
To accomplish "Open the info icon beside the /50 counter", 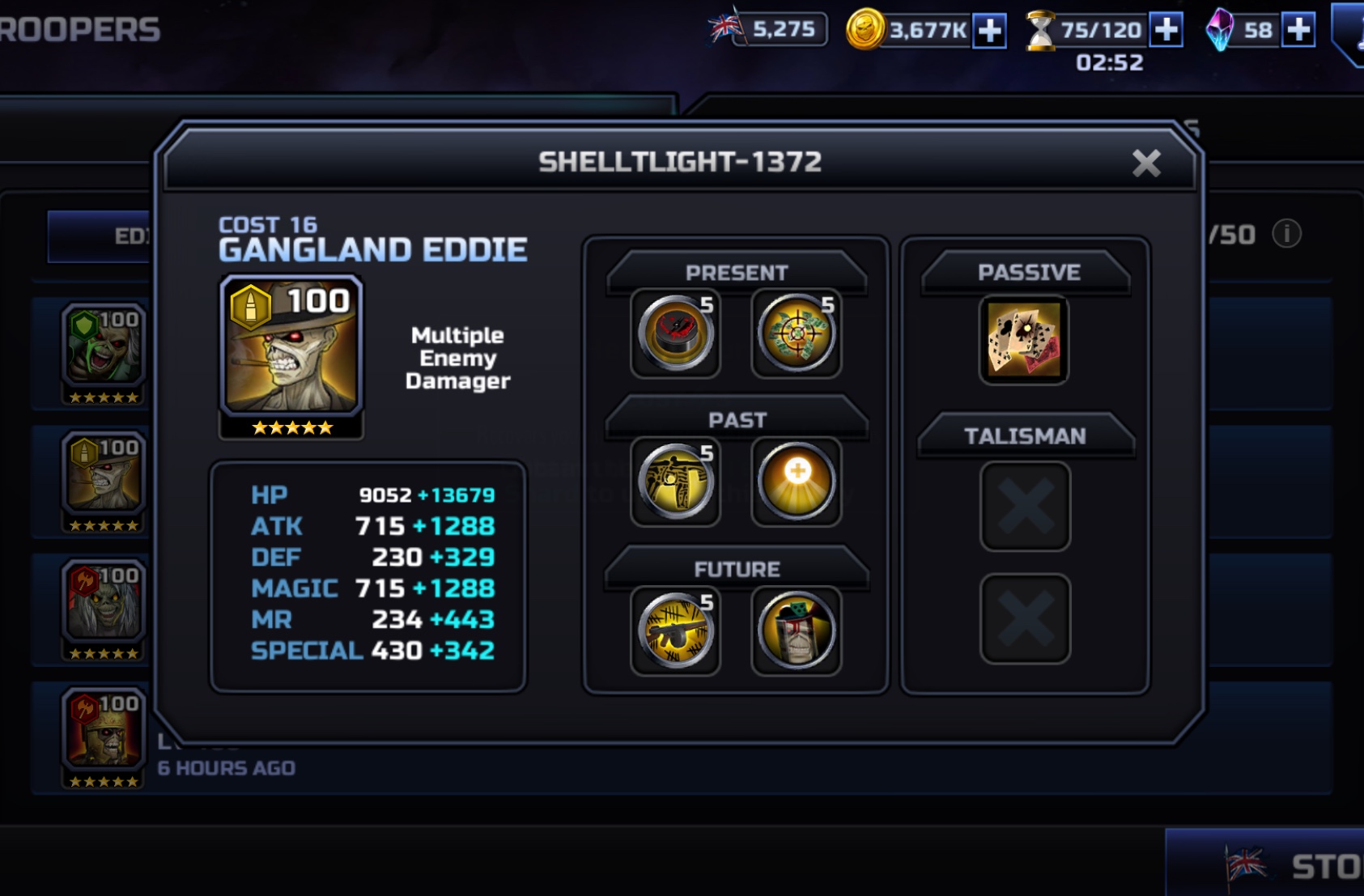I will pyautogui.click(x=1286, y=234).
